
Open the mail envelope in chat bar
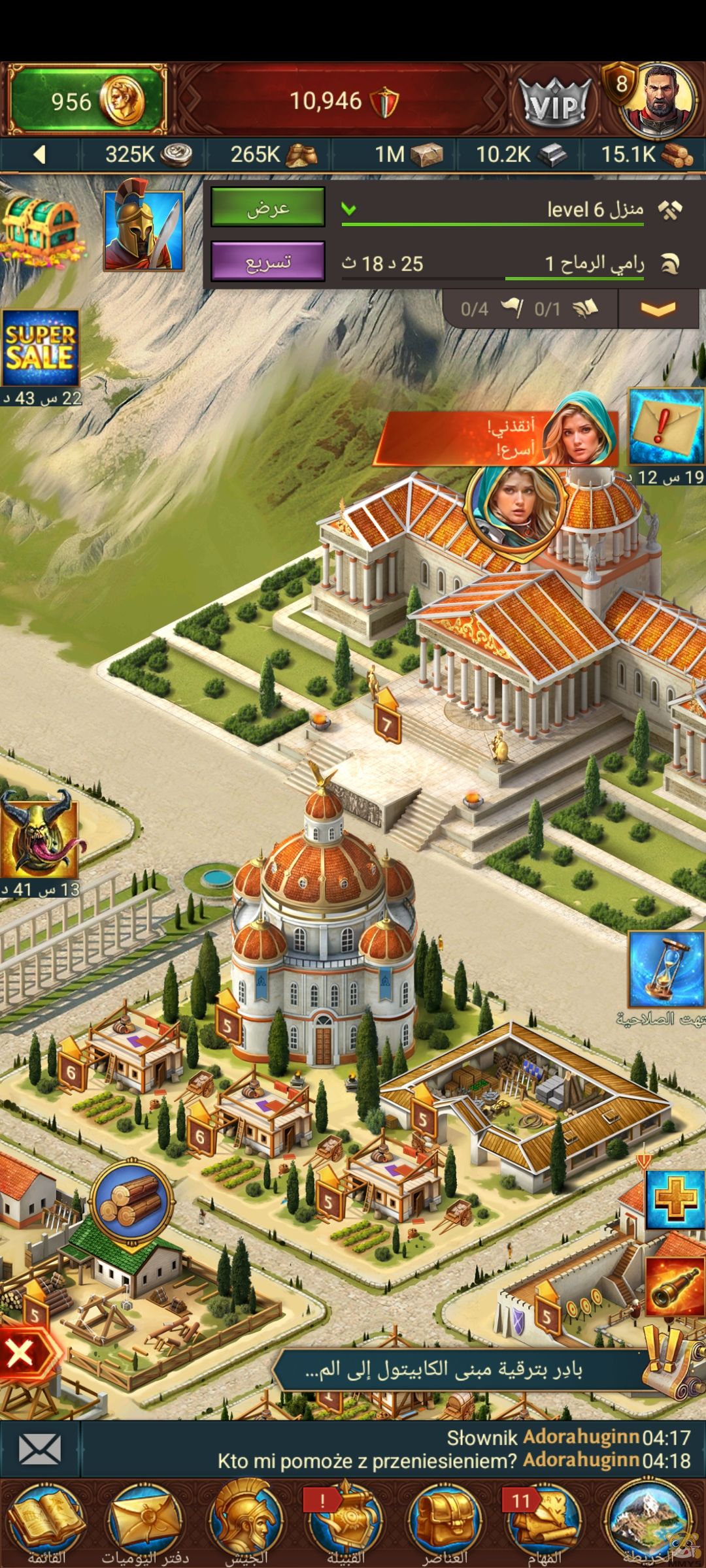pyautogui.click(x=39, y=1449)
